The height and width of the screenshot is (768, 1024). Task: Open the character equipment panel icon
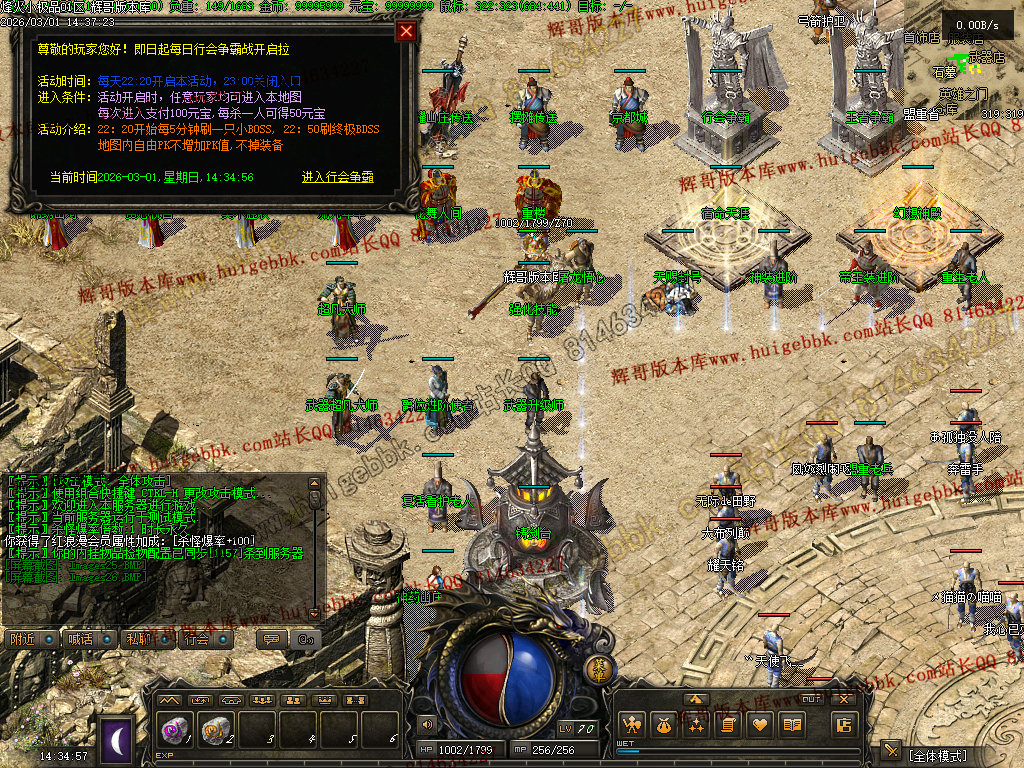click(x=631, y=724)
